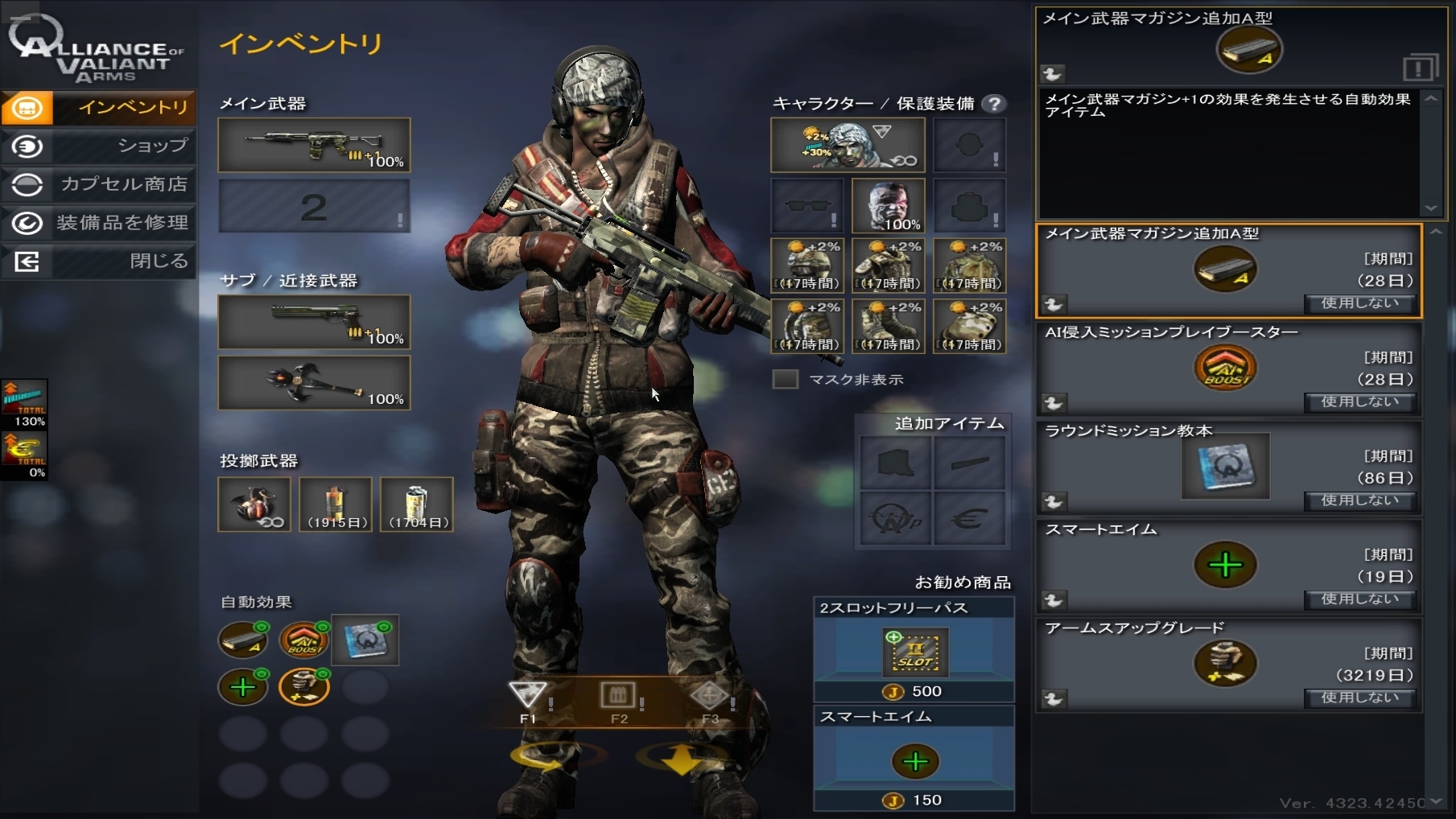
Task: Open the ショップ menu entry
Action: coord(98,146)
